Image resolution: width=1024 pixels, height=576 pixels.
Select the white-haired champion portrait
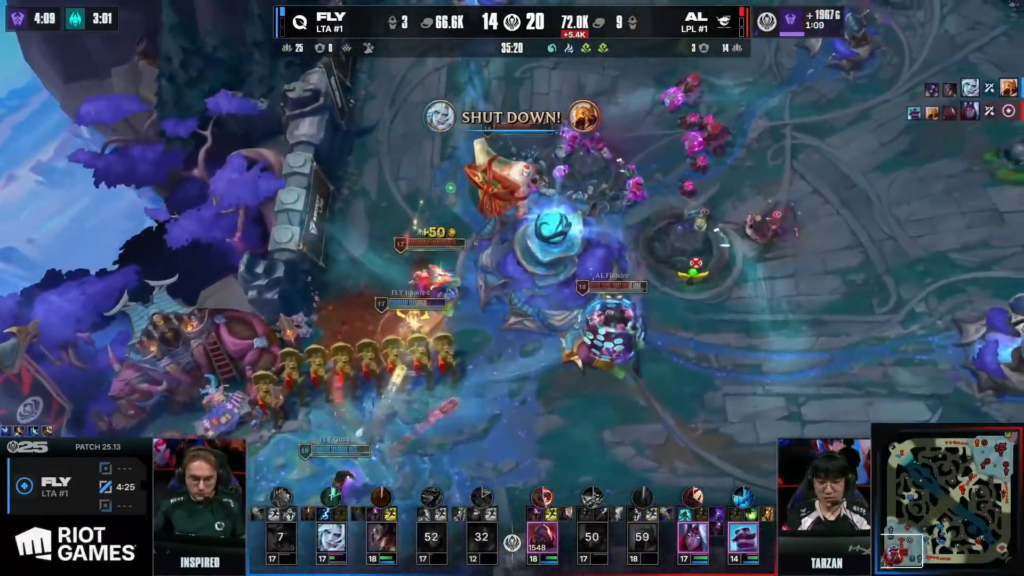point(331,538)
